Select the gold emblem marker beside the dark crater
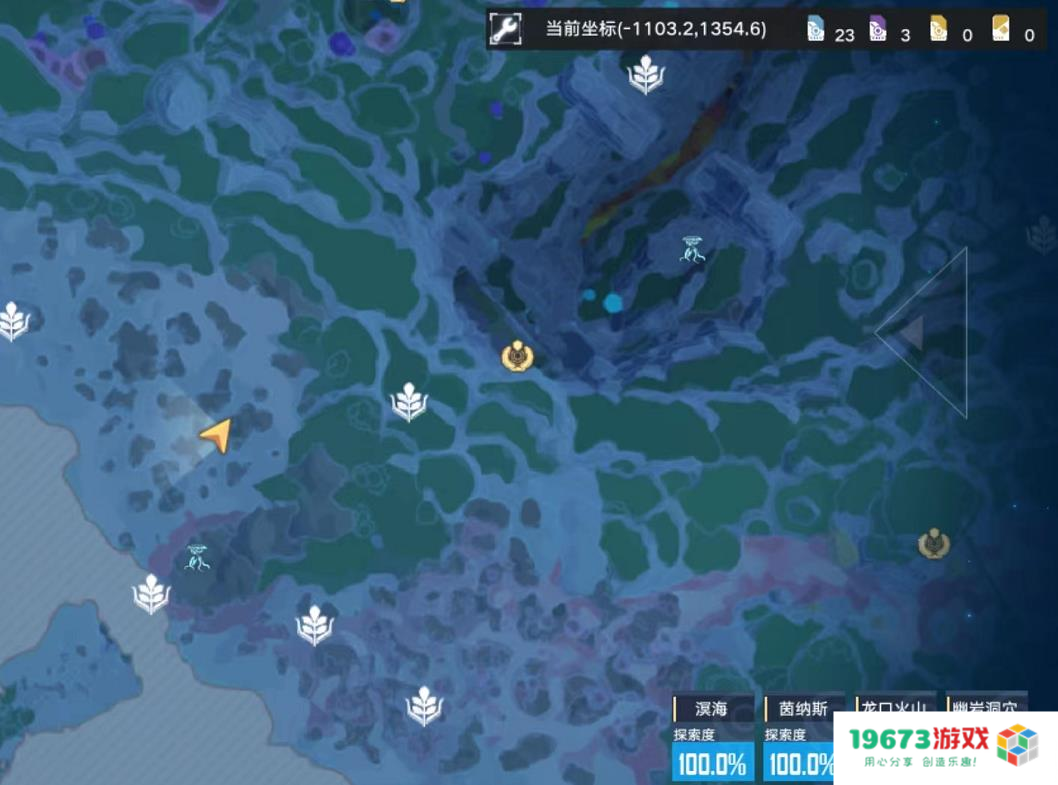Viewport: 1058px width, 785px height. (x=517, y=356)
